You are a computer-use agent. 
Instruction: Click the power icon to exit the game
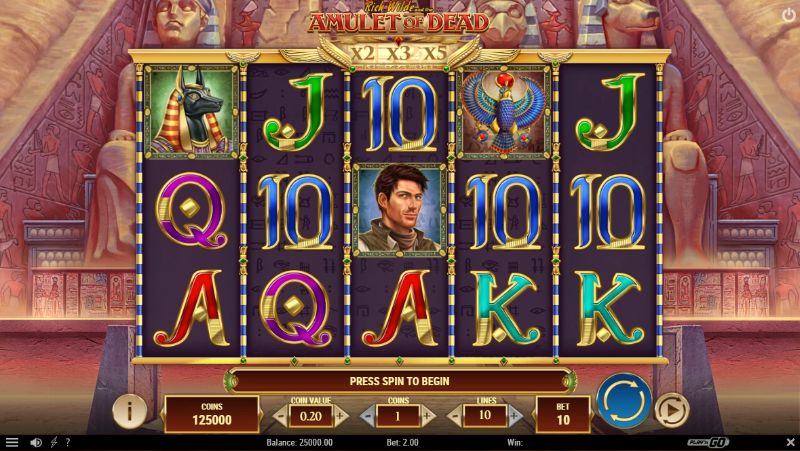[786, 15]
